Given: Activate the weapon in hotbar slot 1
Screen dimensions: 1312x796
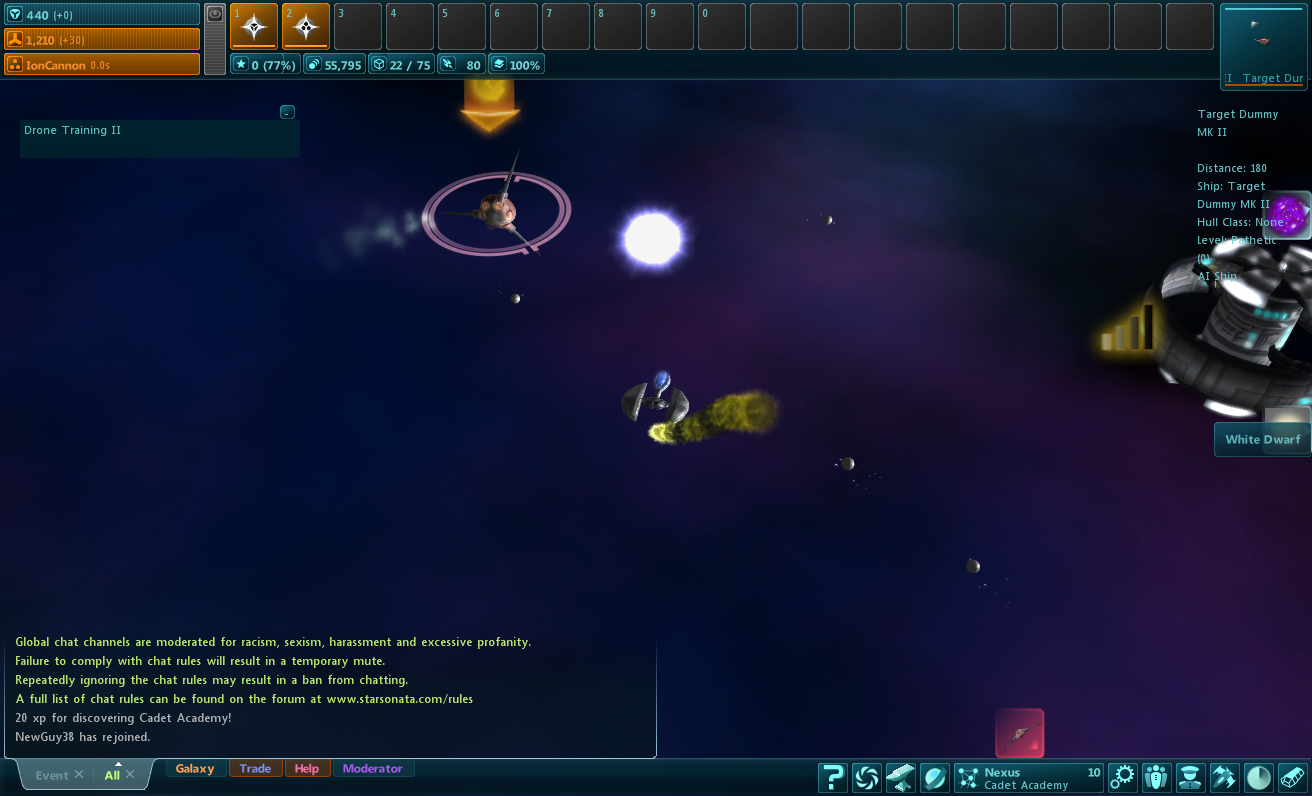Looking at the screenshot, I should coord(254,26).
